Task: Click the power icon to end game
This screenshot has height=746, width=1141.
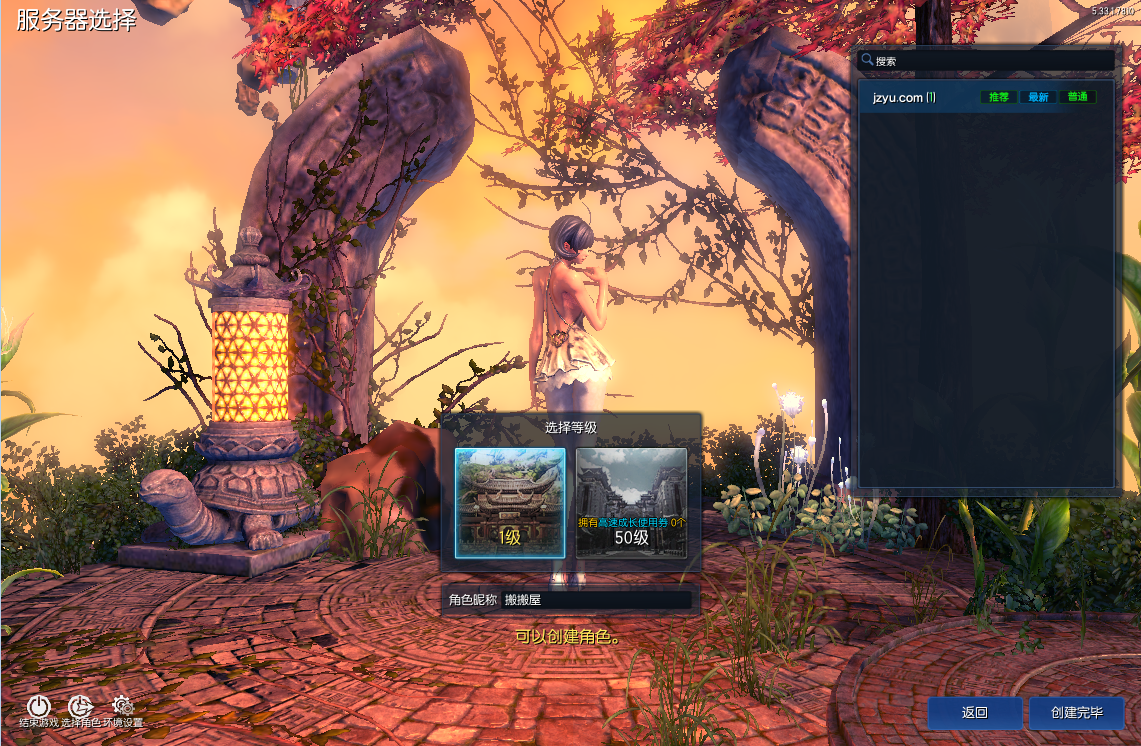Action: tap(38, 707)
